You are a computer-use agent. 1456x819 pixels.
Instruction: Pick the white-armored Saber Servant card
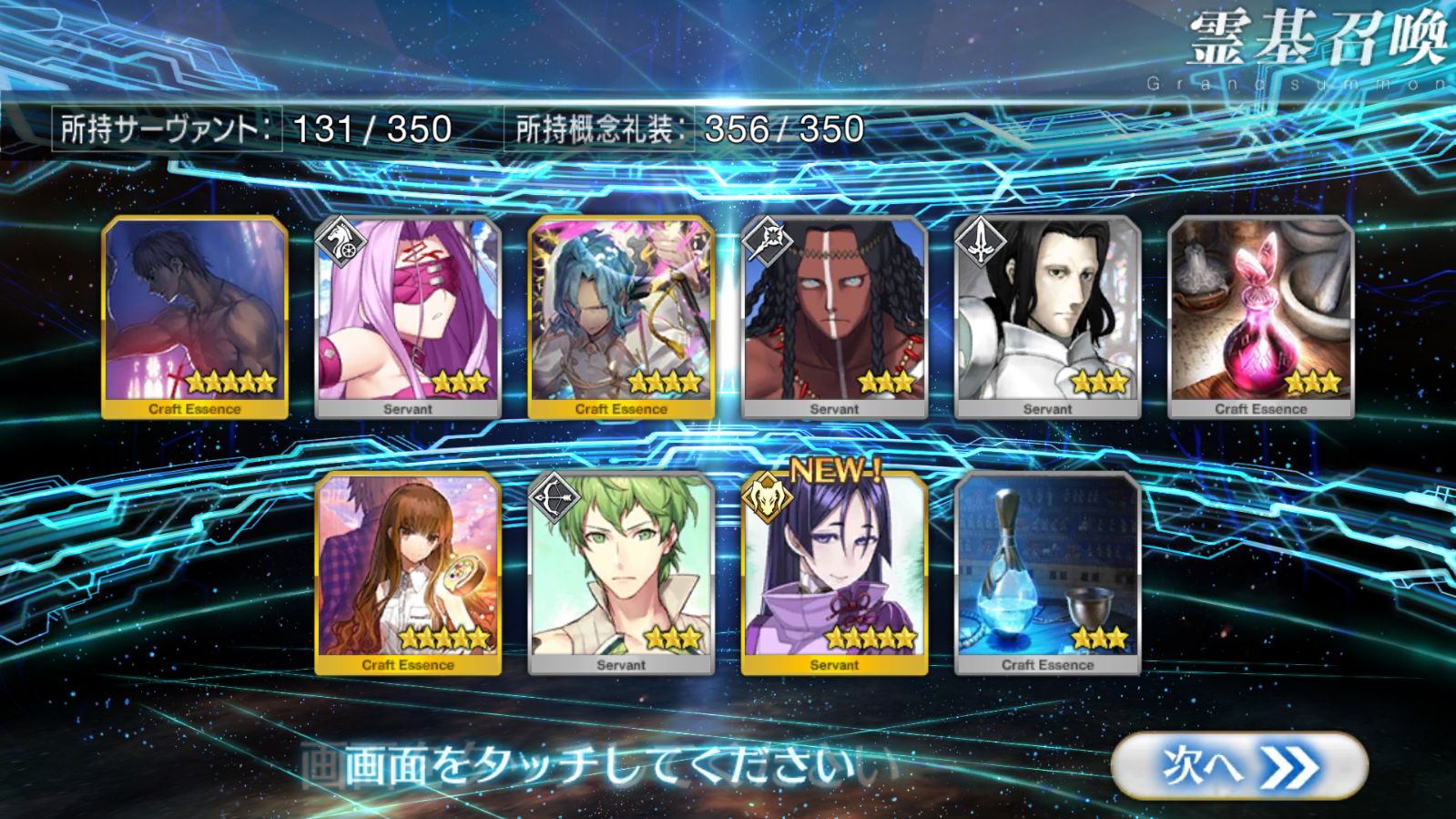tap(1047, 316)
